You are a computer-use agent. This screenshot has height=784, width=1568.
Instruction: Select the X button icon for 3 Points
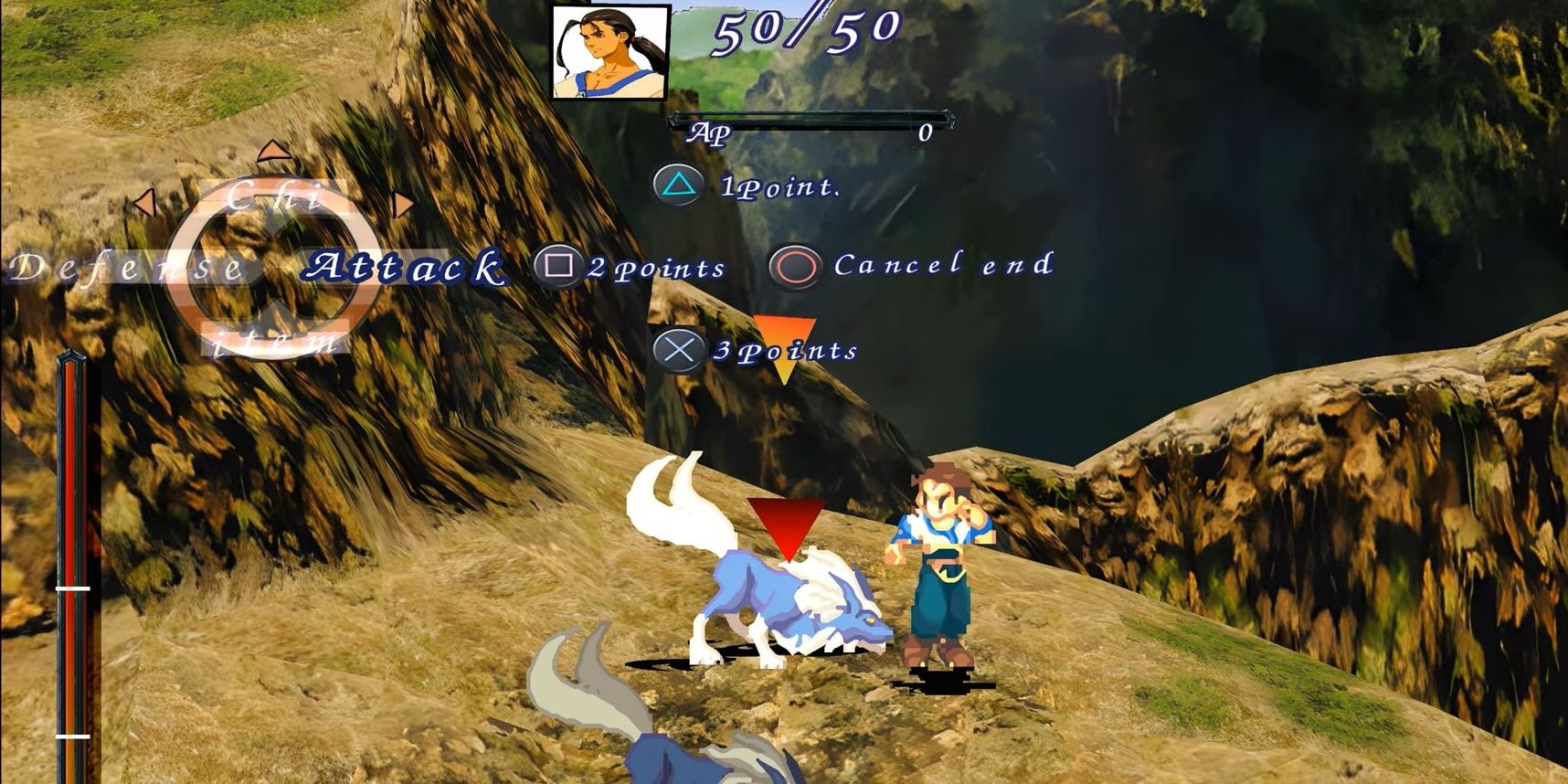tap(677, 349)
